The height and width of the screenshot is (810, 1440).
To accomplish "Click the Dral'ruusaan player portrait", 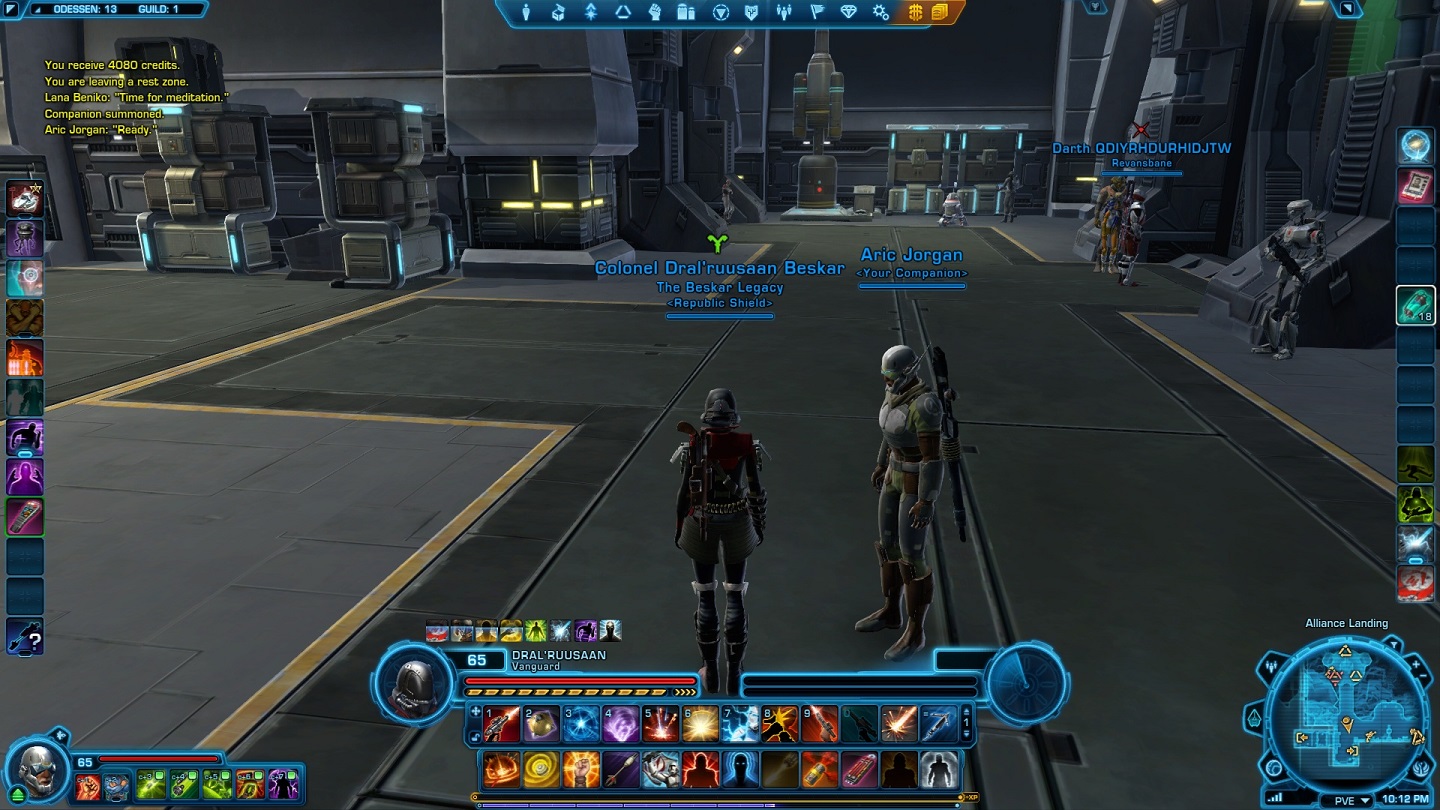I will 413,682.
